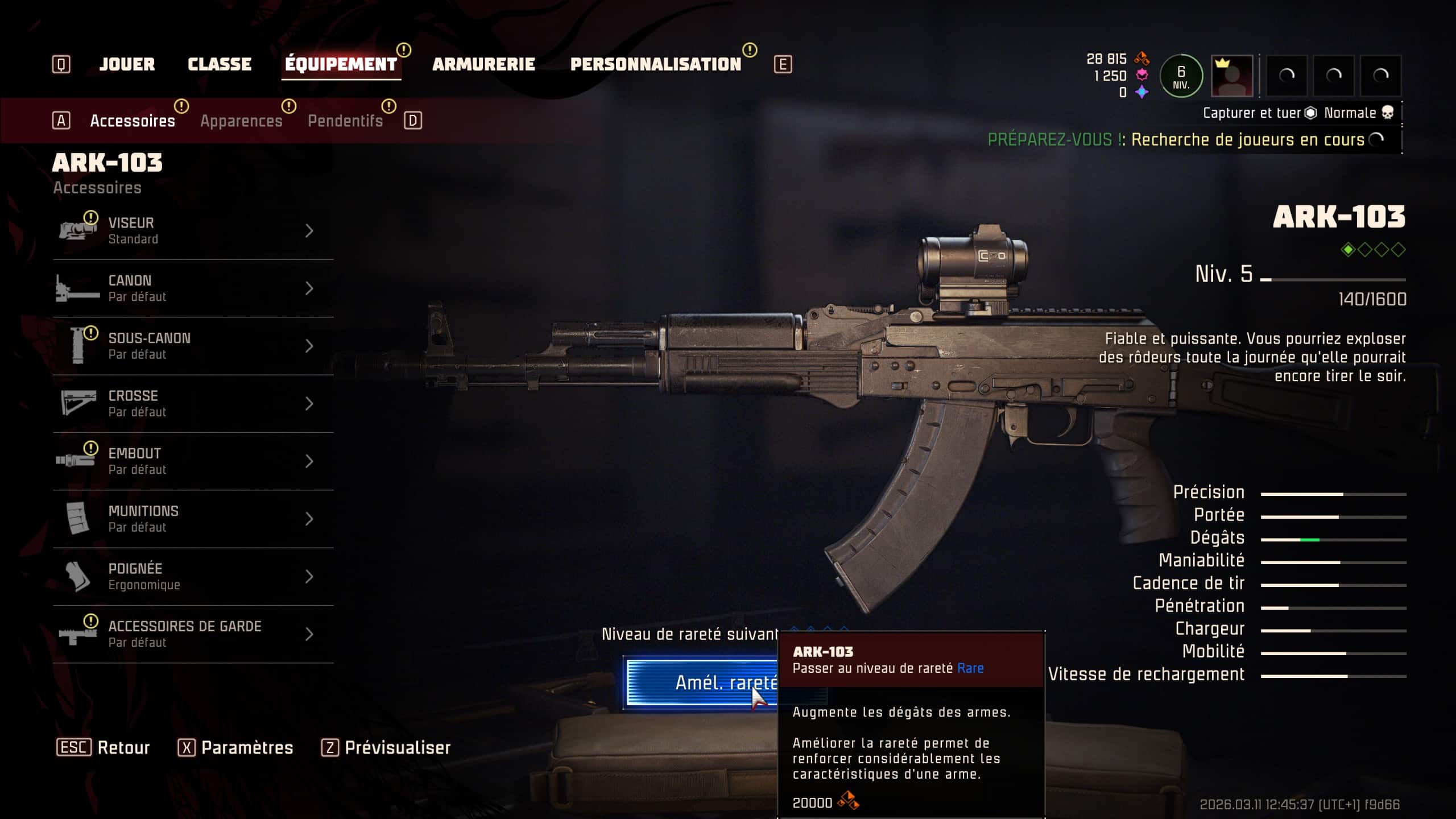The height and width of the screenshot is (819, 1456).
Task: Select the Accessoires sub-tab
Action: (x=133, y=121)
